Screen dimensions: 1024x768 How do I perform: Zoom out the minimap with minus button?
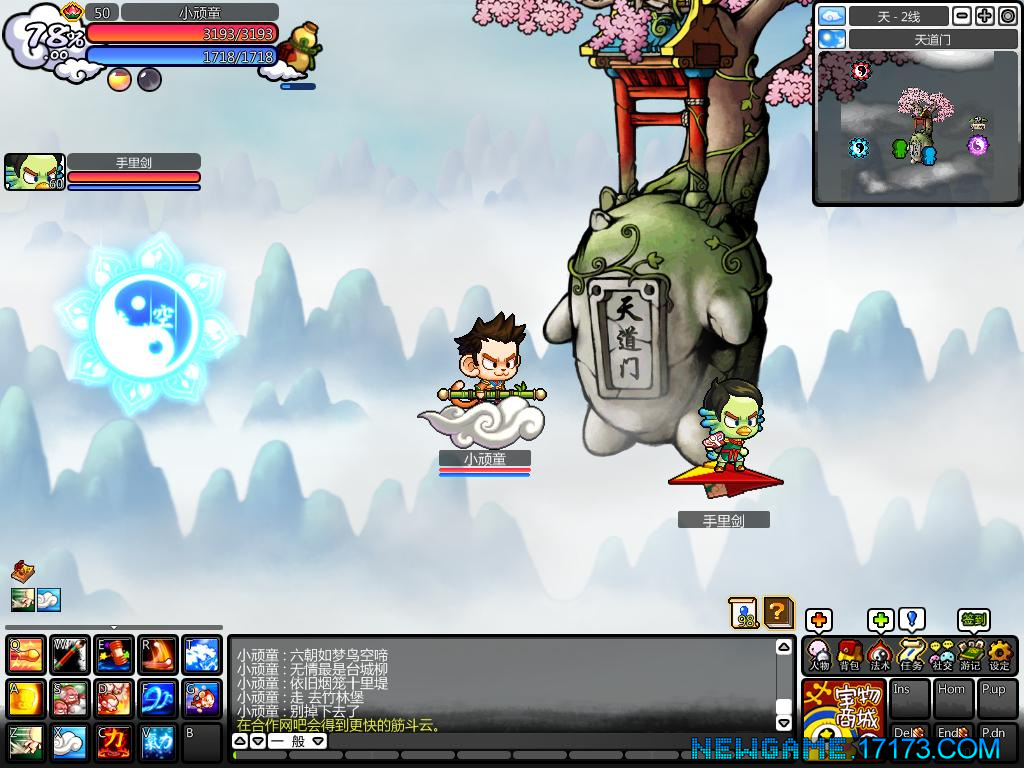click(962, 16)
